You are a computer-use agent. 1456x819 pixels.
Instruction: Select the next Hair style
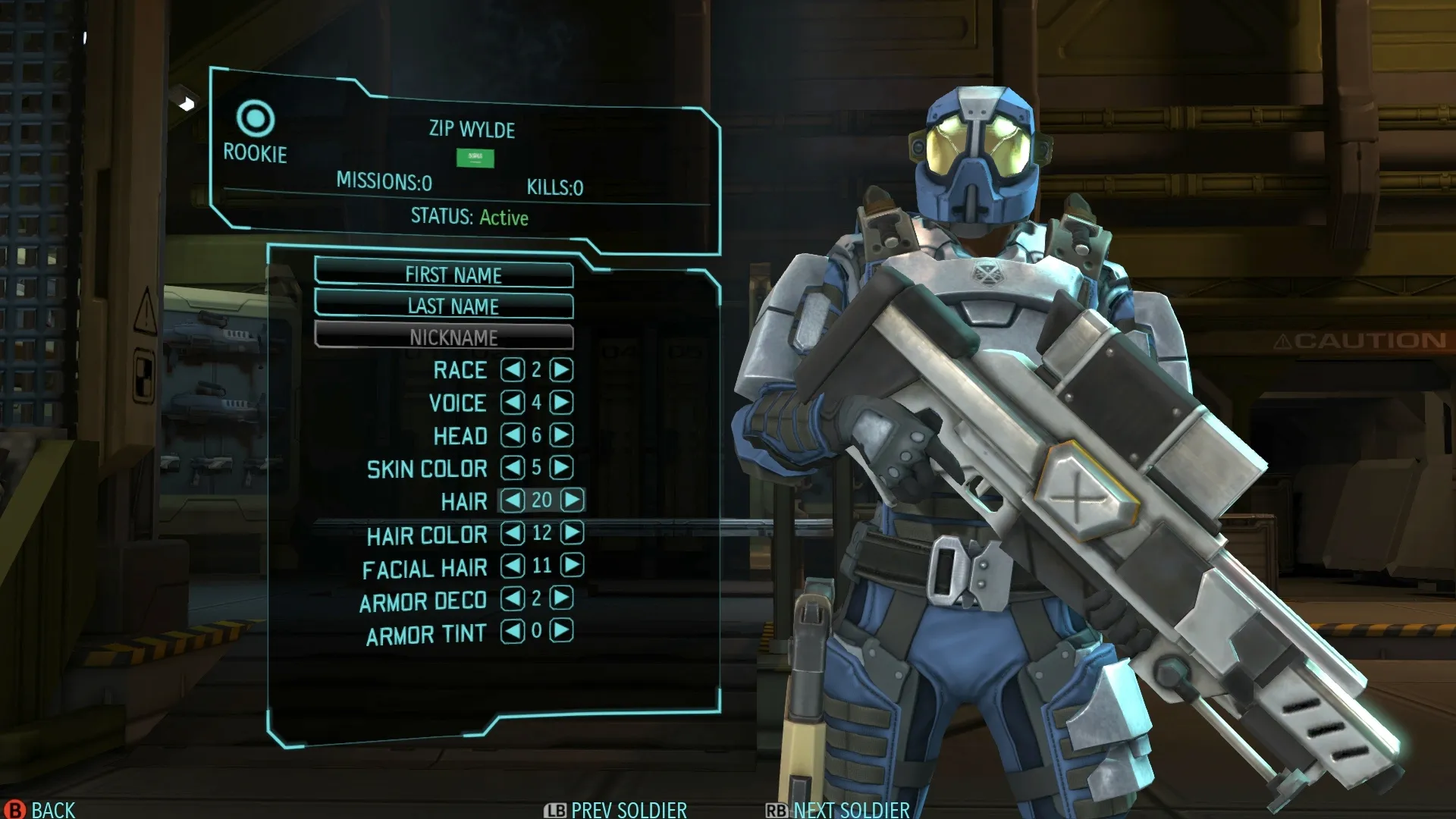pyautogui.click(x=573, y=500)
